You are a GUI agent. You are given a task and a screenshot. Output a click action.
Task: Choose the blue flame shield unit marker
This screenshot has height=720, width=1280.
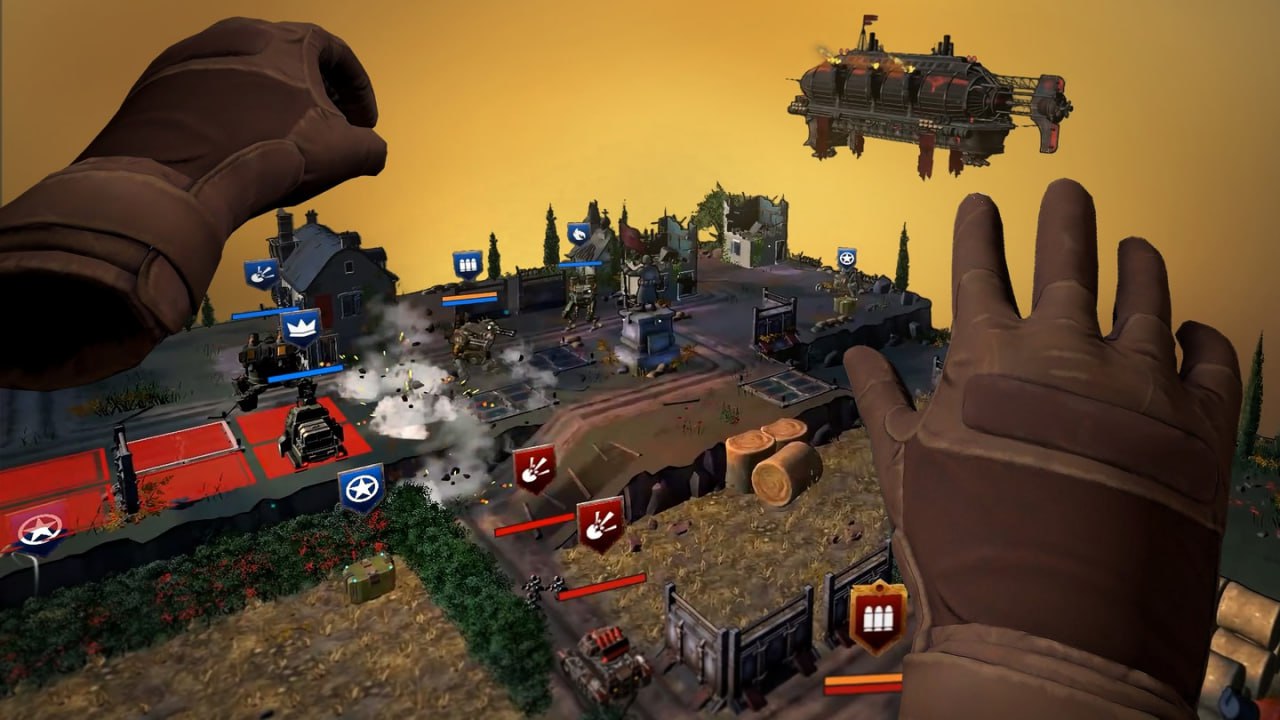click(x=579, y=234)
